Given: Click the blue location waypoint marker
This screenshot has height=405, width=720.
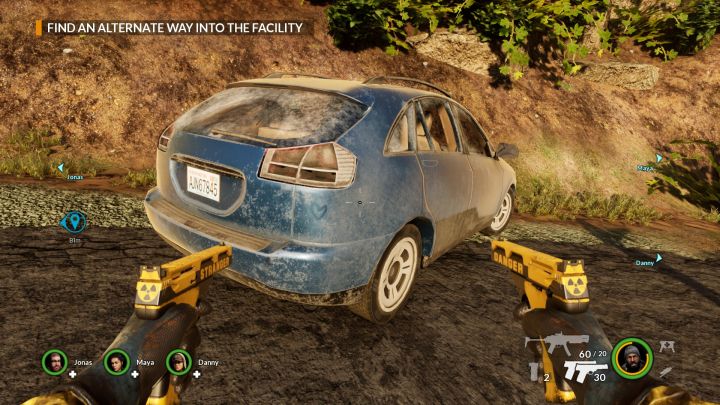Looking at the screenshot, I should [74, 223].
